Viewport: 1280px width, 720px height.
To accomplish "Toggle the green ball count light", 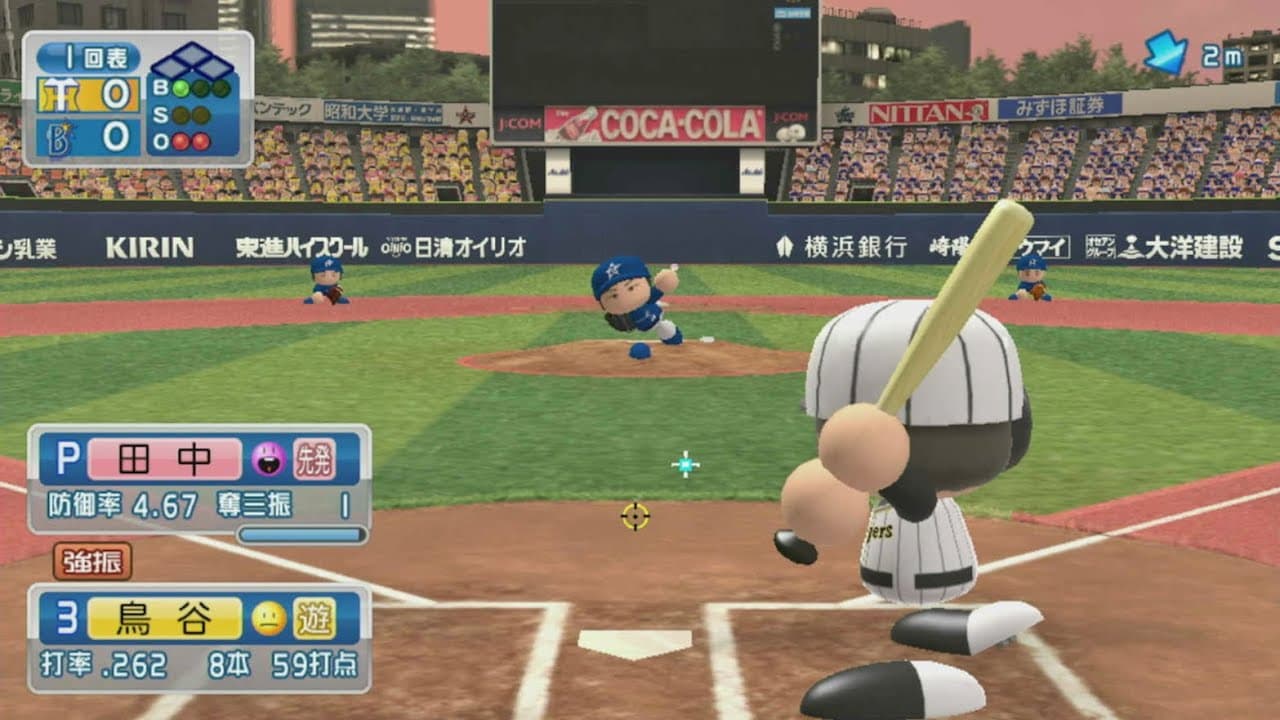I will (x=180, y=87).
